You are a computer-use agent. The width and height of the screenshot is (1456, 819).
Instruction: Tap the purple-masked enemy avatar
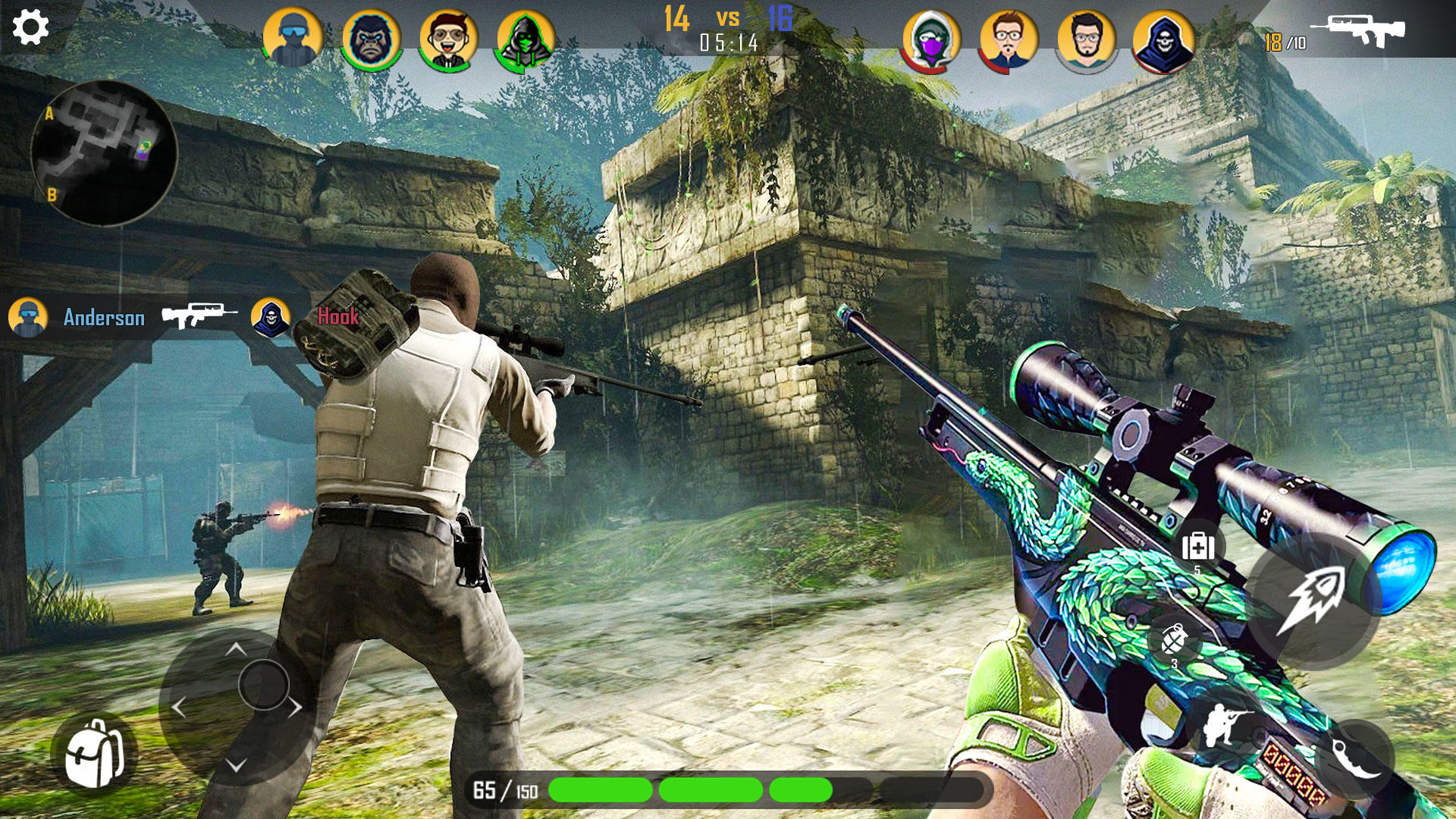pos(931,33)
